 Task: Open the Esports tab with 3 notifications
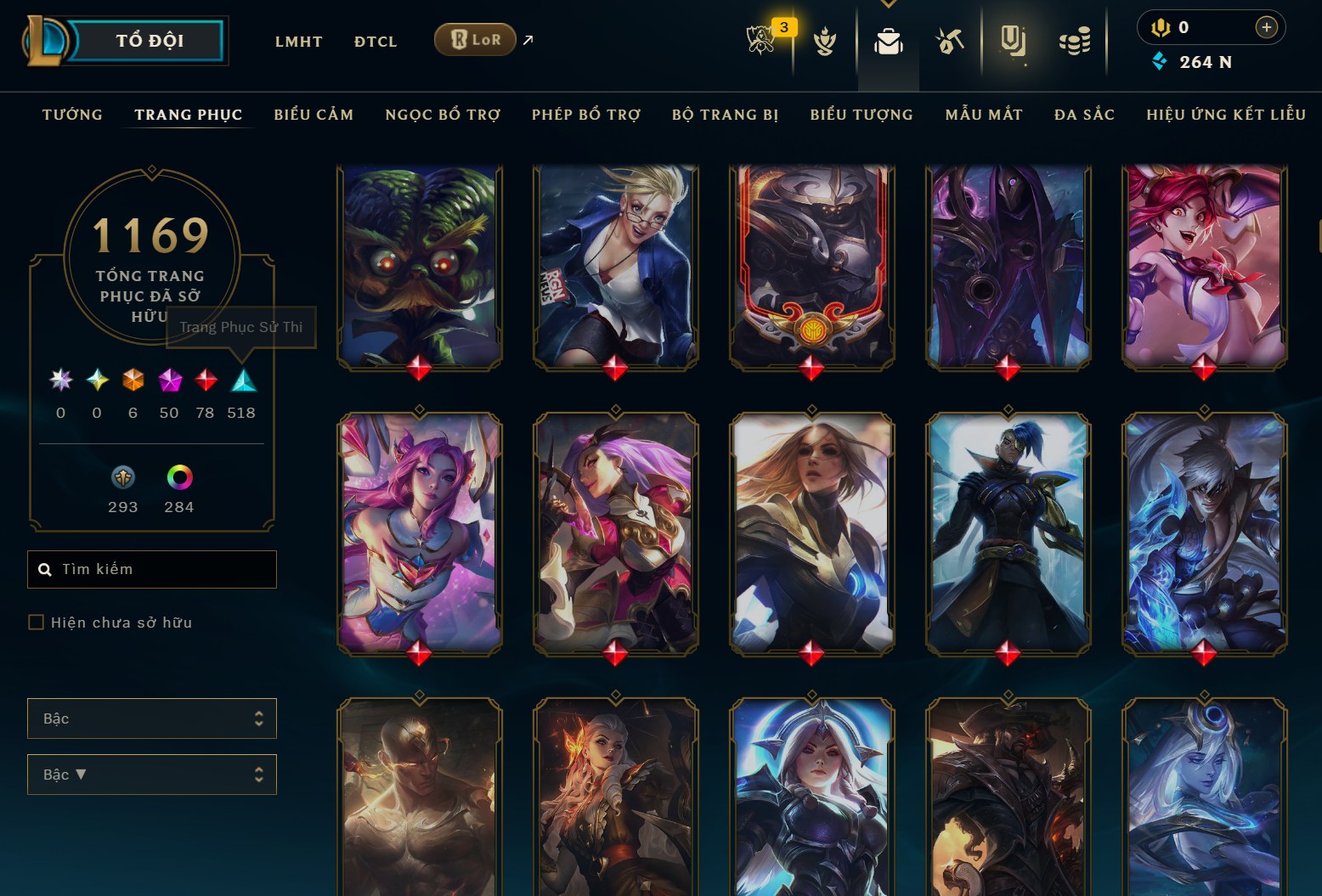pos(762,40)
